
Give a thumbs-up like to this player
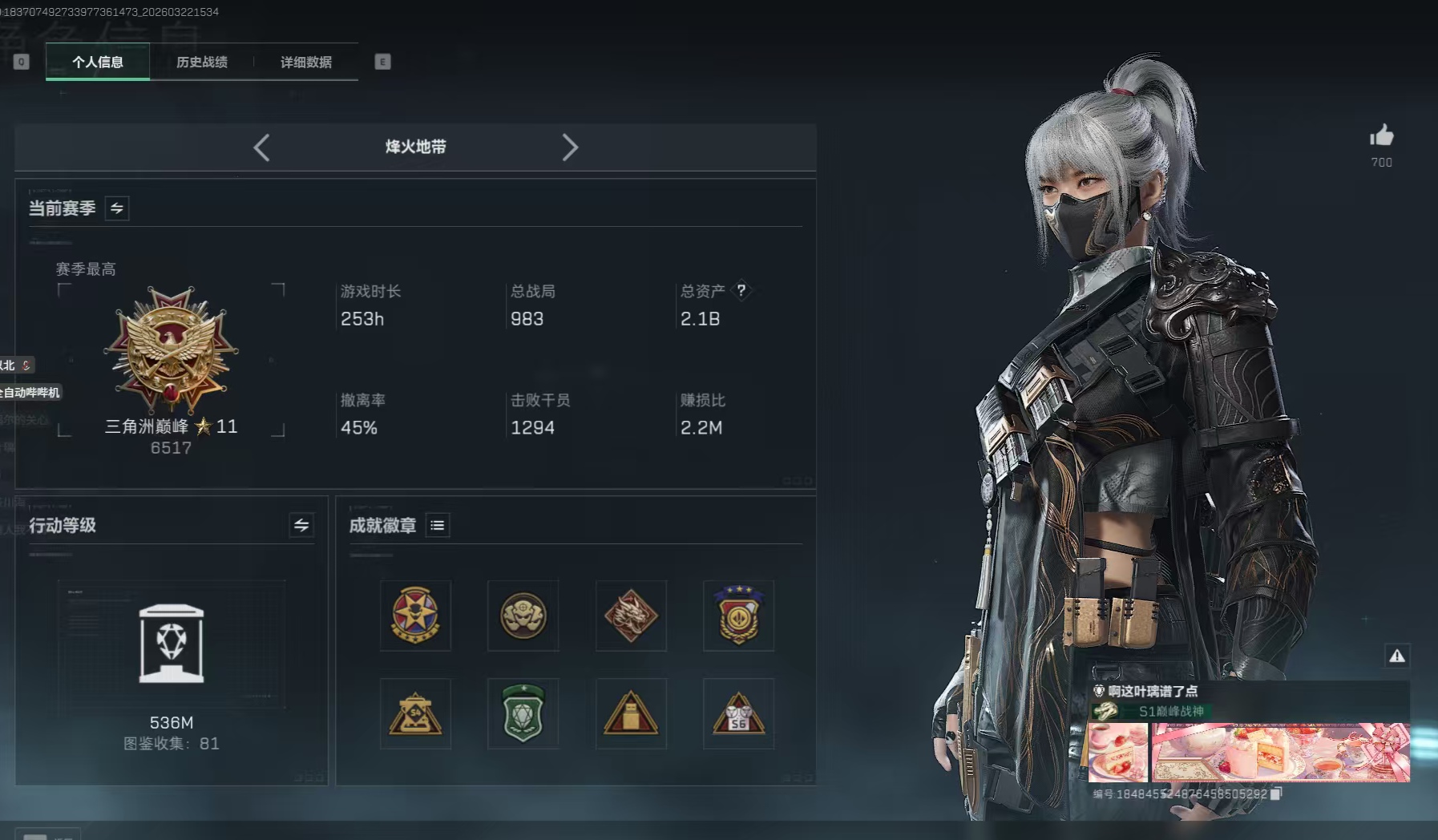[x=1381, y=136]
